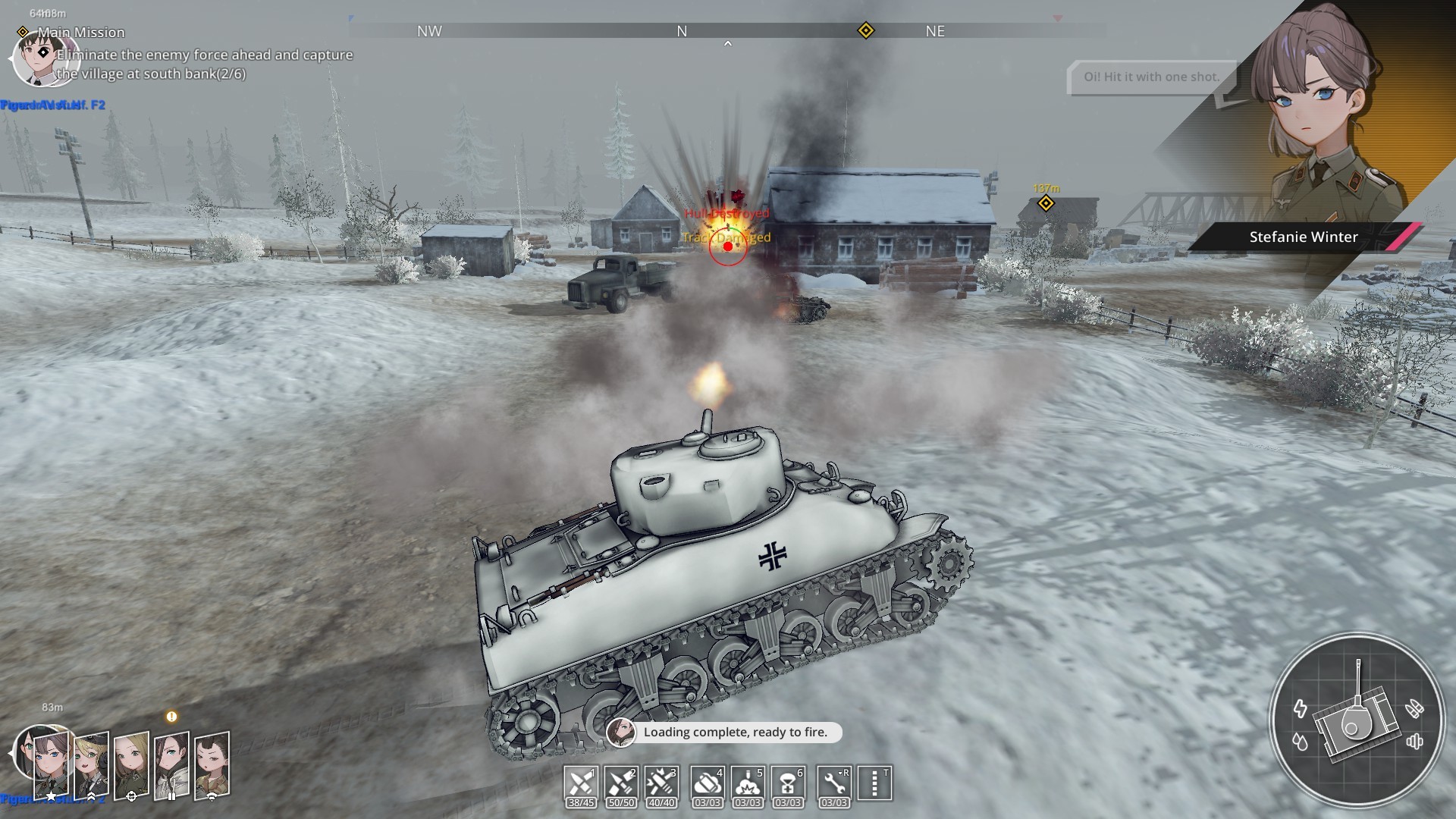Dismiss the 'Oi! Hit it with one shot' bubble
This screenshot has width=1456, height=819.
click(1151, 77)
